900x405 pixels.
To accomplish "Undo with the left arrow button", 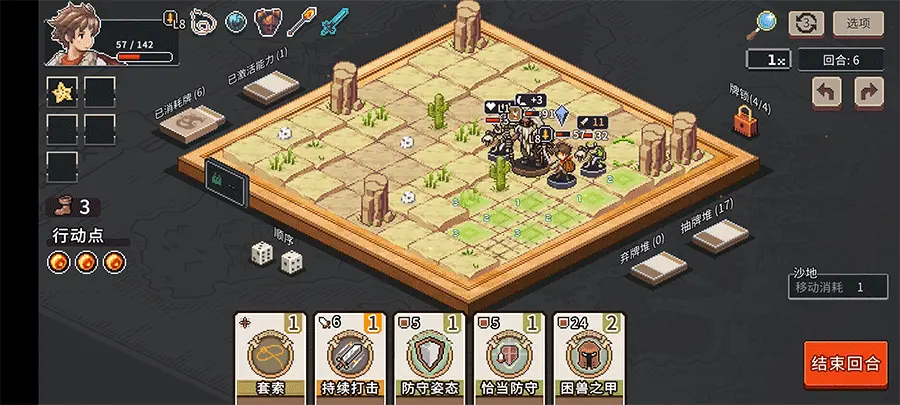I will coord(827,92).
